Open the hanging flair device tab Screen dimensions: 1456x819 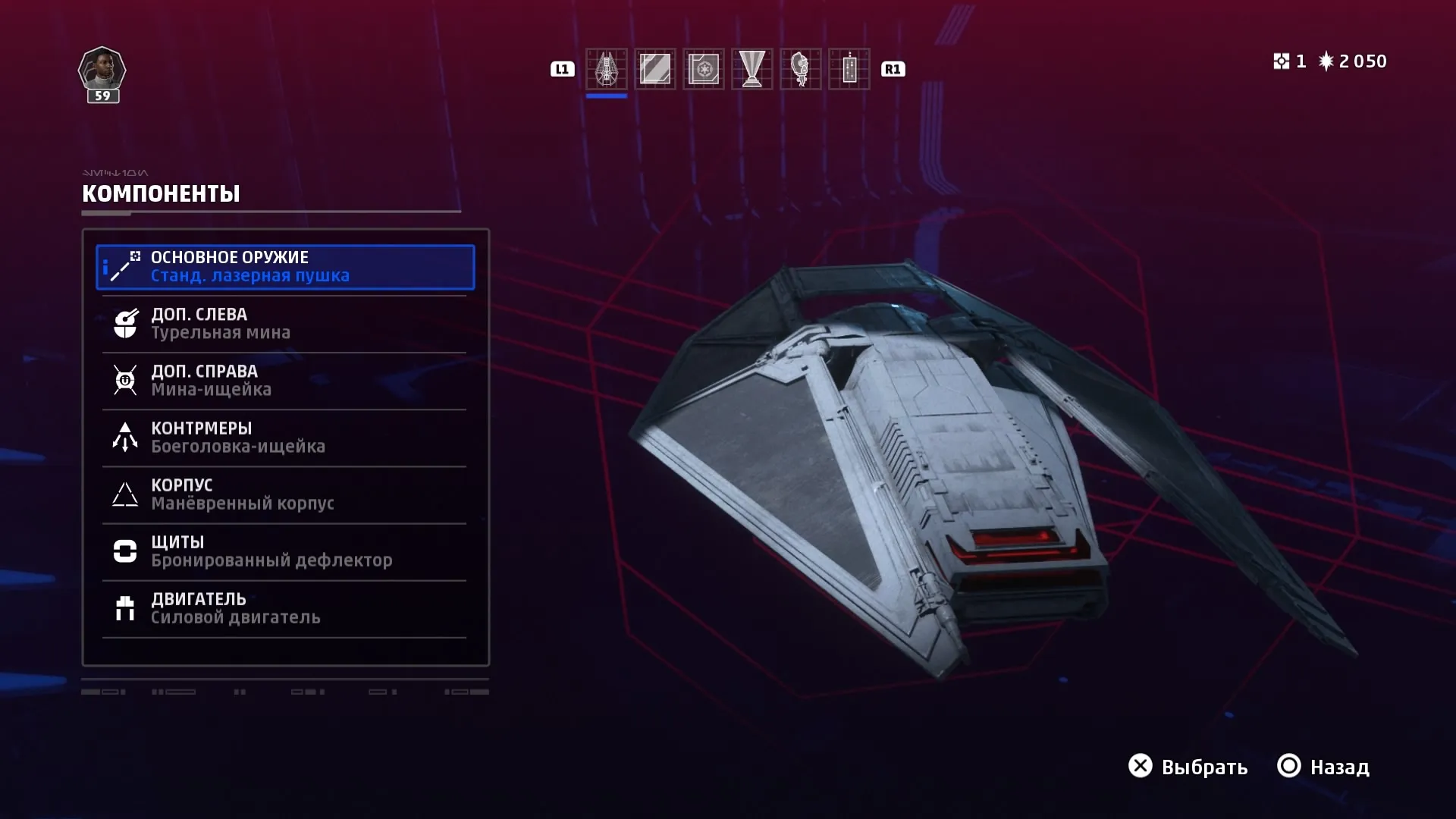[x=849, y=69]
